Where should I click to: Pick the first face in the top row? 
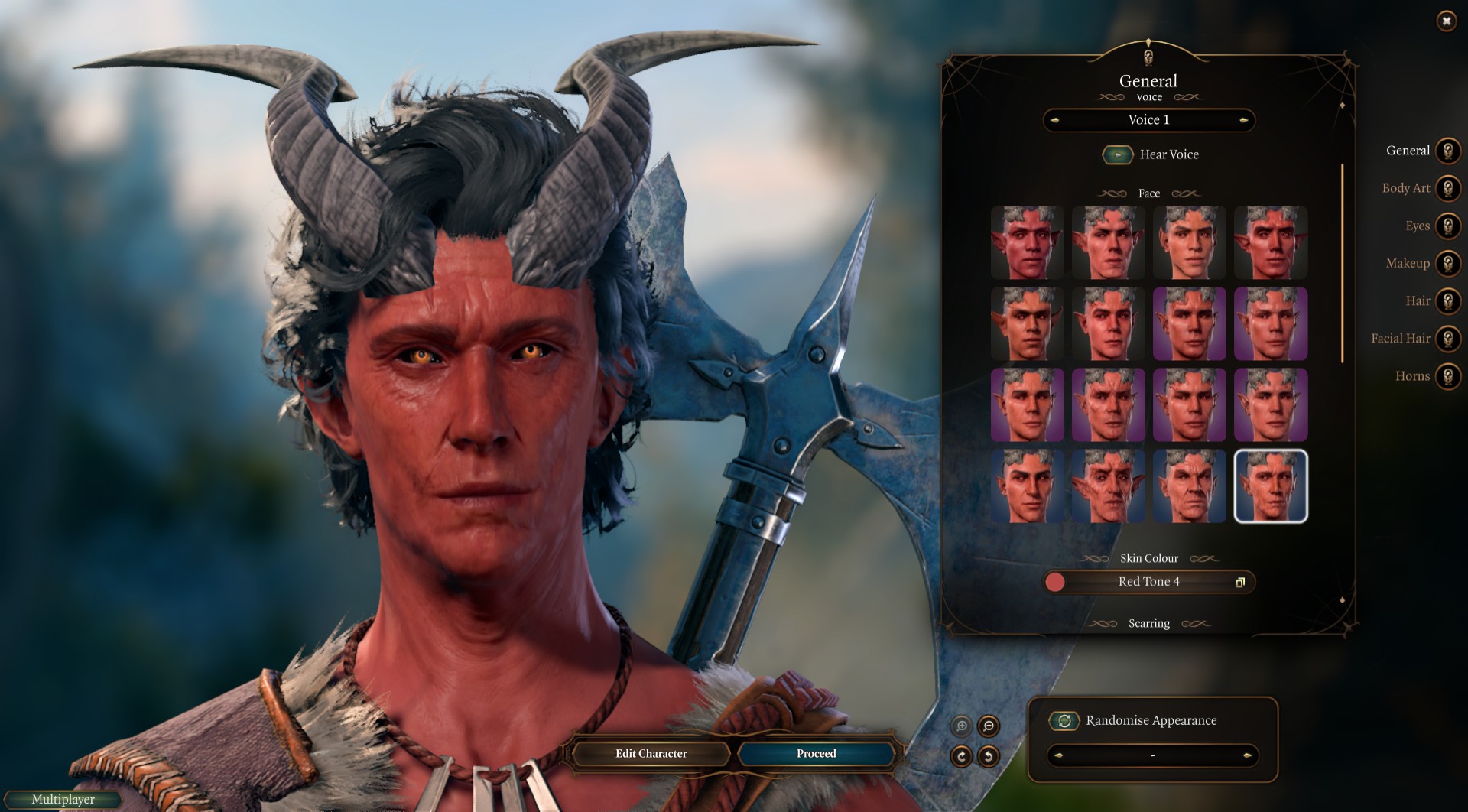point(1027,242)
